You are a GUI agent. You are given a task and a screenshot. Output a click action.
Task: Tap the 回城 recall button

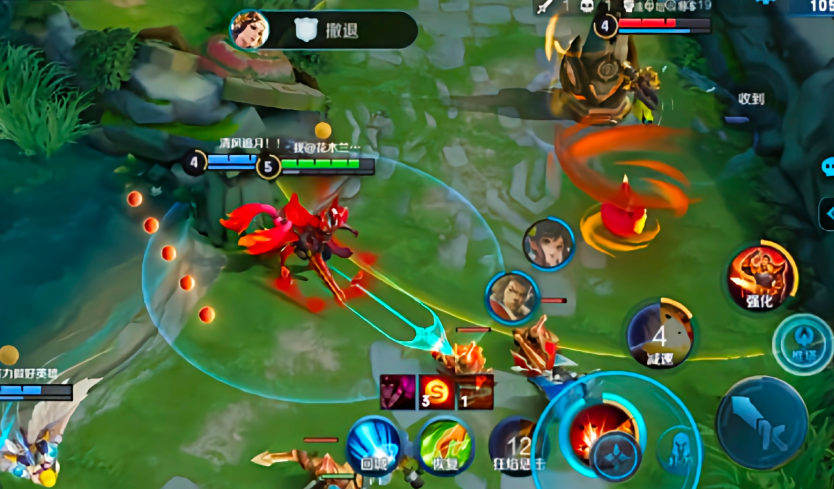click(374, 442)
